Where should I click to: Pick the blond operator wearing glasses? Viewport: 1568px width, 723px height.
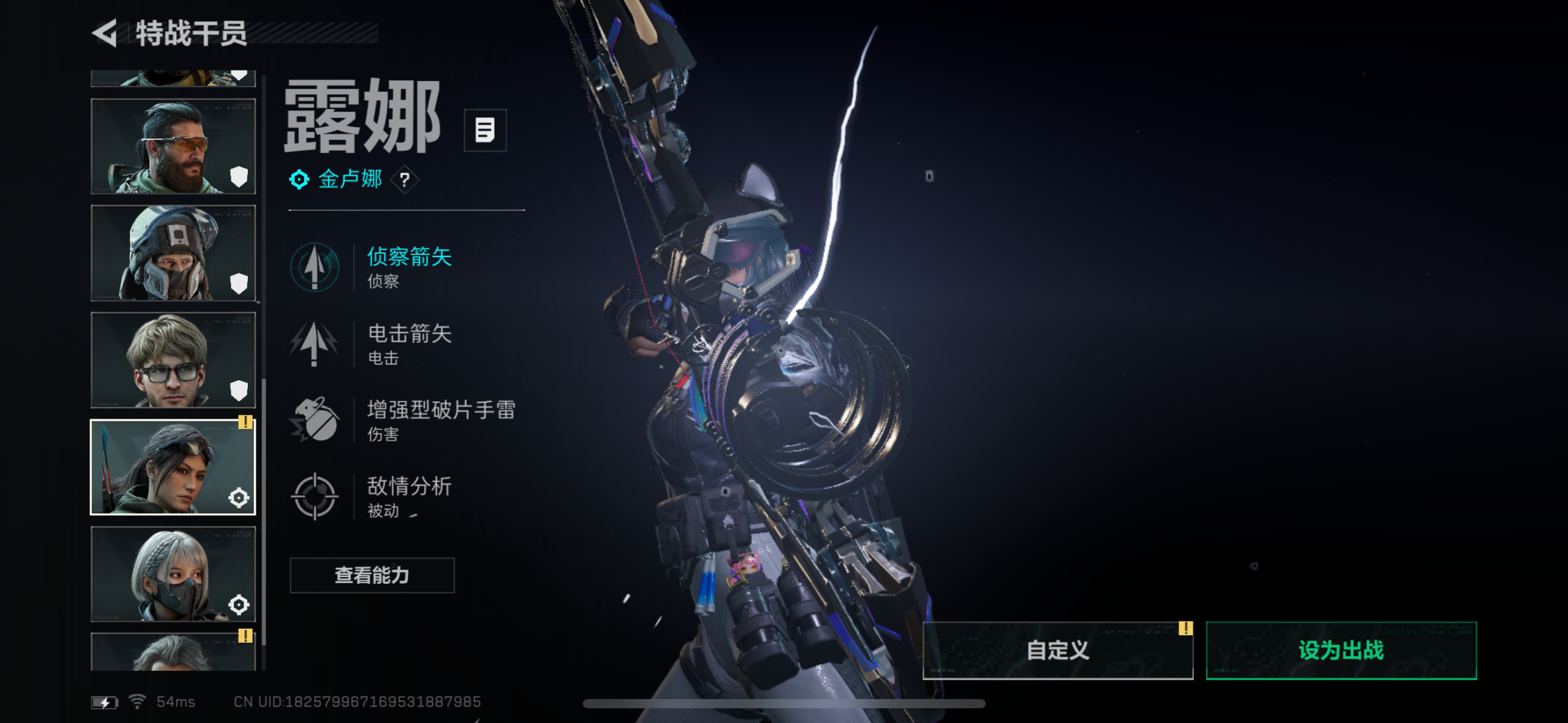coord(173,360)
